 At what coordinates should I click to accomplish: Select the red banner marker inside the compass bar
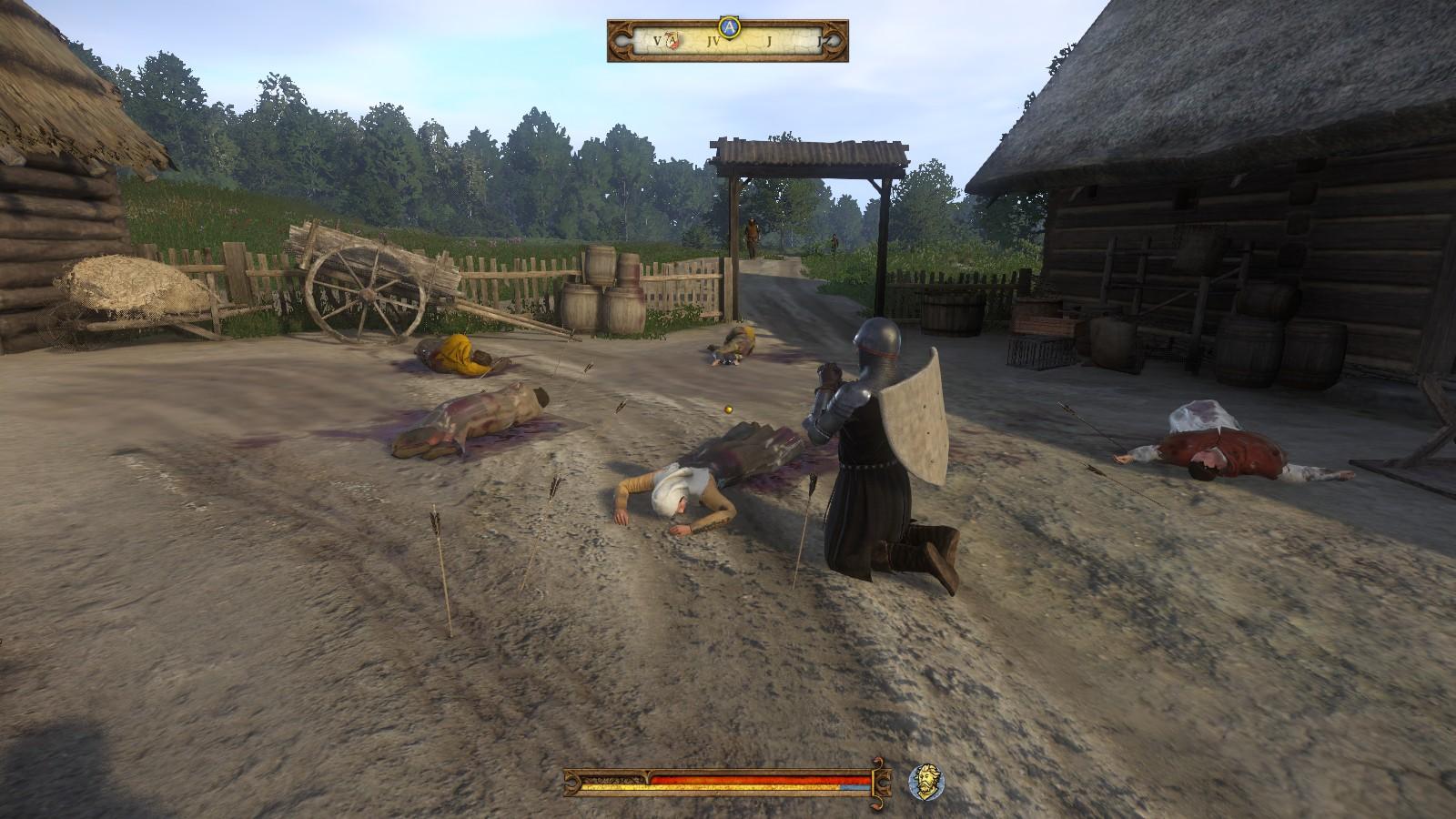671,40
